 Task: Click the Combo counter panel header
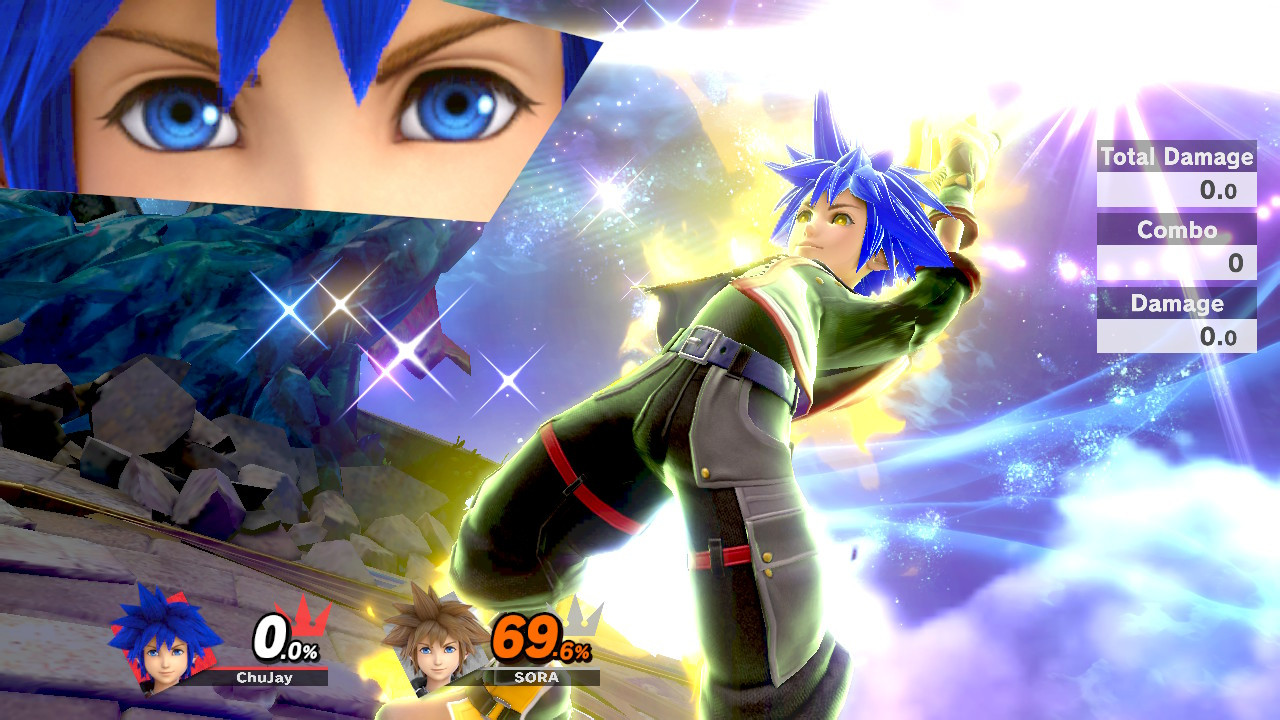click(x=1176, y=230)
